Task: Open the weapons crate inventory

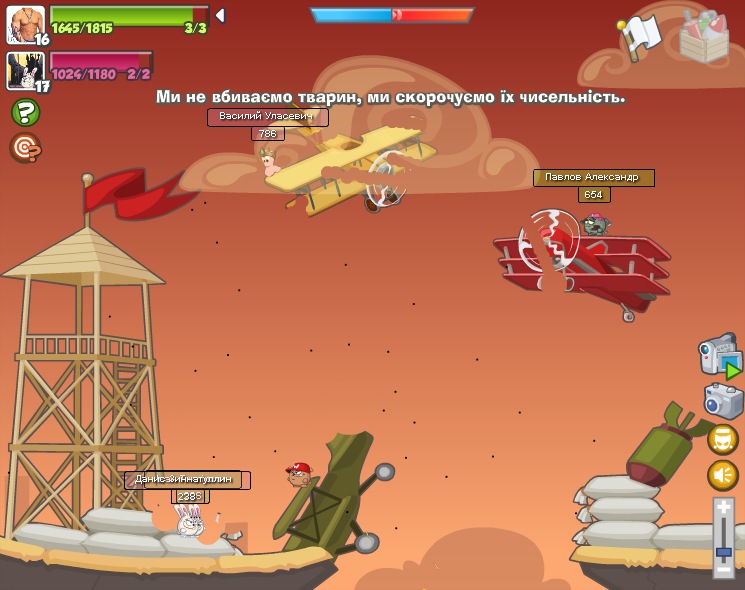Action: [x=704, y=37]
